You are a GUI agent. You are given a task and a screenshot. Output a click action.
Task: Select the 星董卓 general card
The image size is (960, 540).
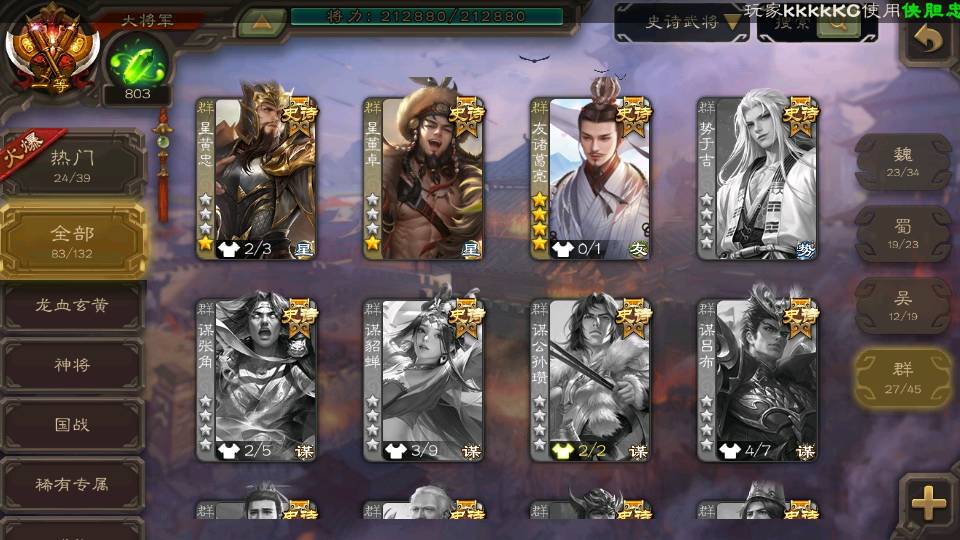[x=423, y=178]
